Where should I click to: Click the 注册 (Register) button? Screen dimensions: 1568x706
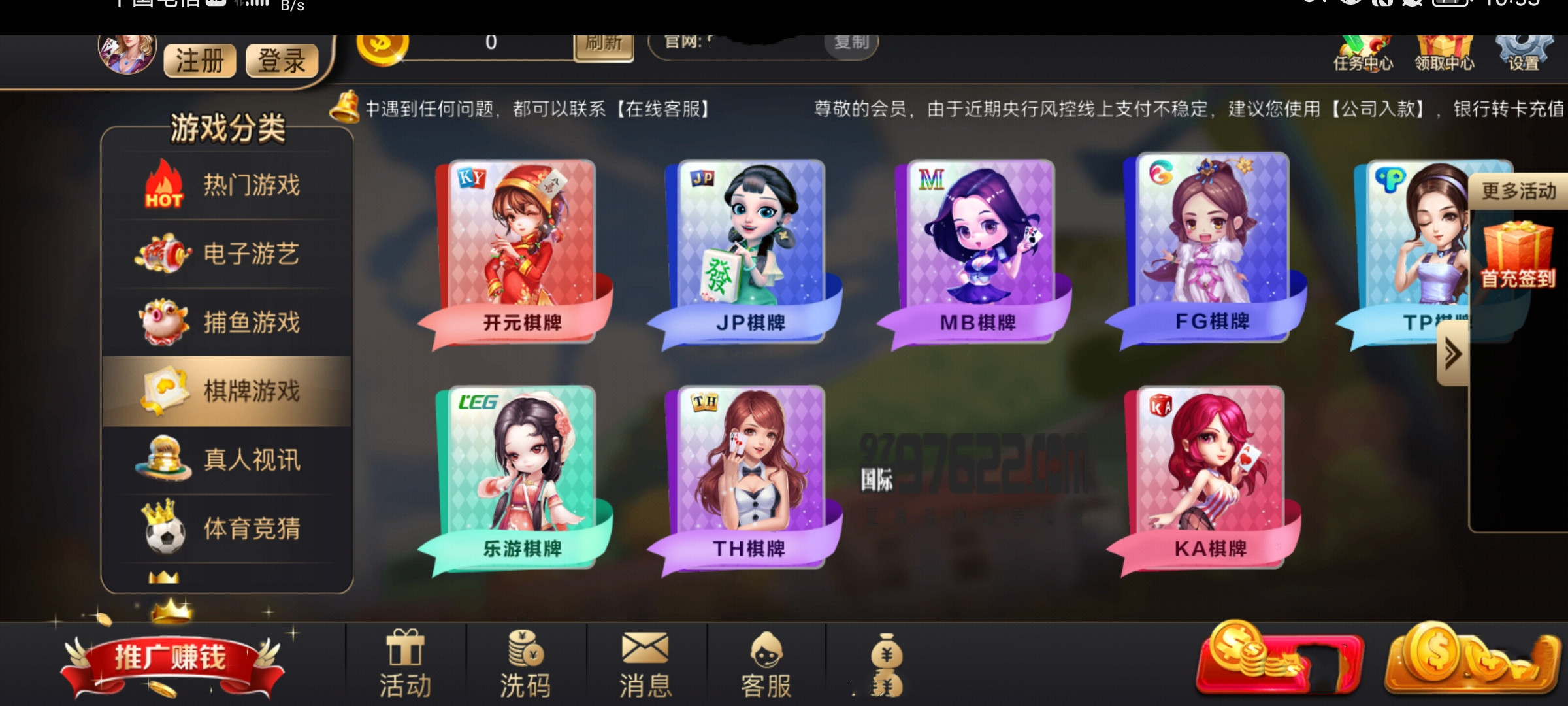(x=198, y=61)
